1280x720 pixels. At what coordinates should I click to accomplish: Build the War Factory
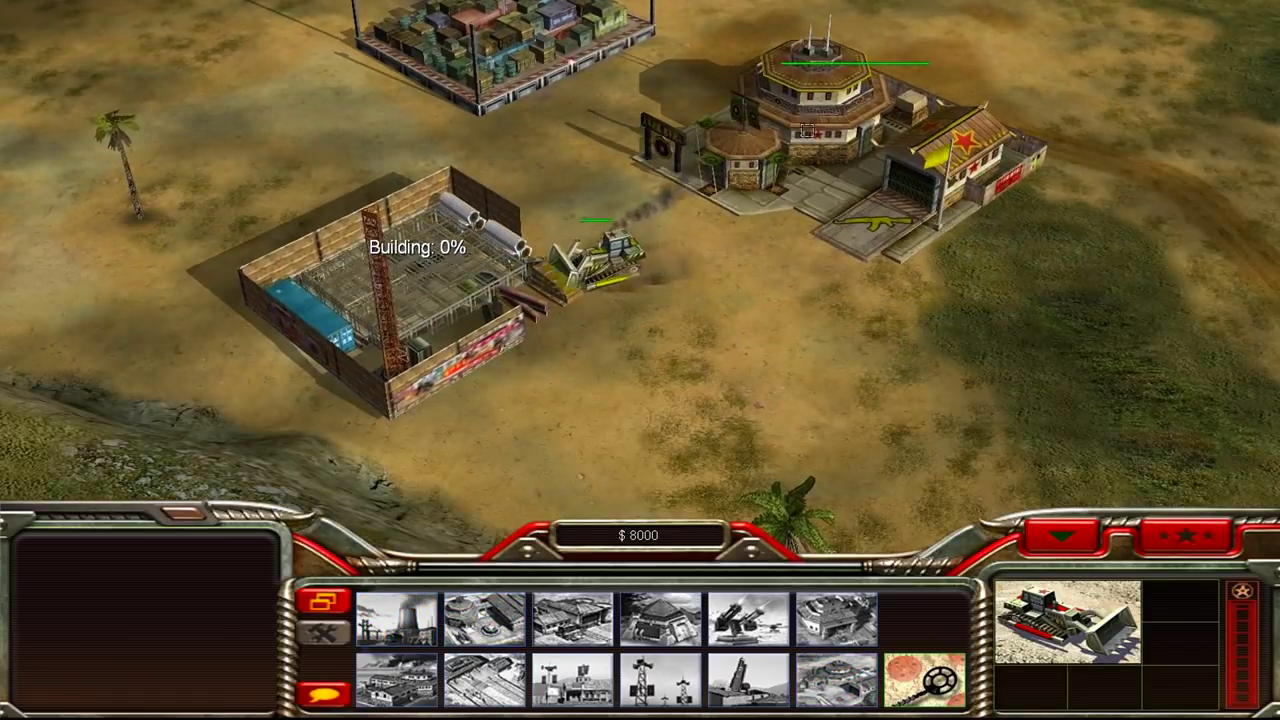835,618
